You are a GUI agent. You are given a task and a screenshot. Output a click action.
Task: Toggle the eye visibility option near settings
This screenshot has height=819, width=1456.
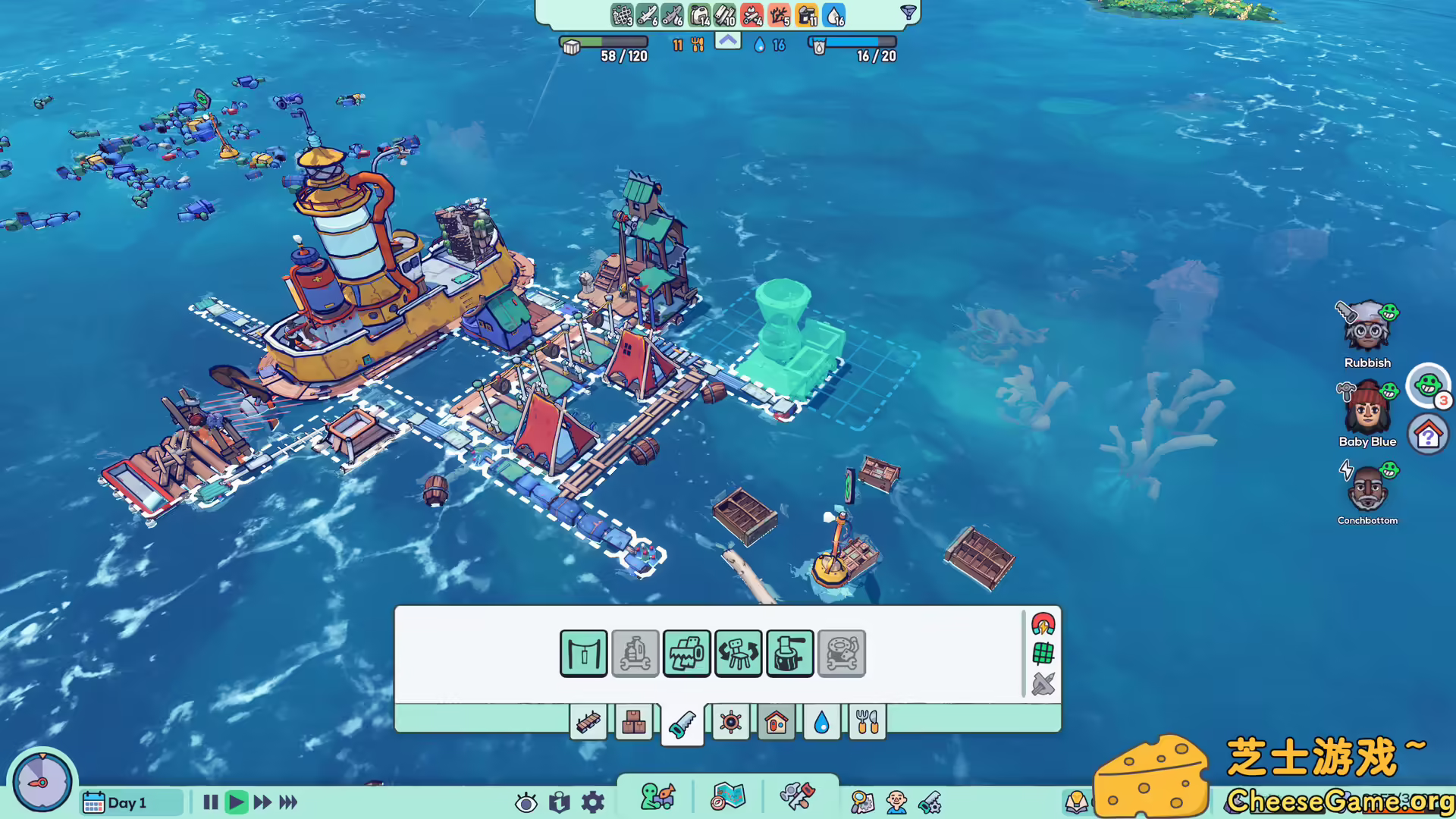coord(526,802)
